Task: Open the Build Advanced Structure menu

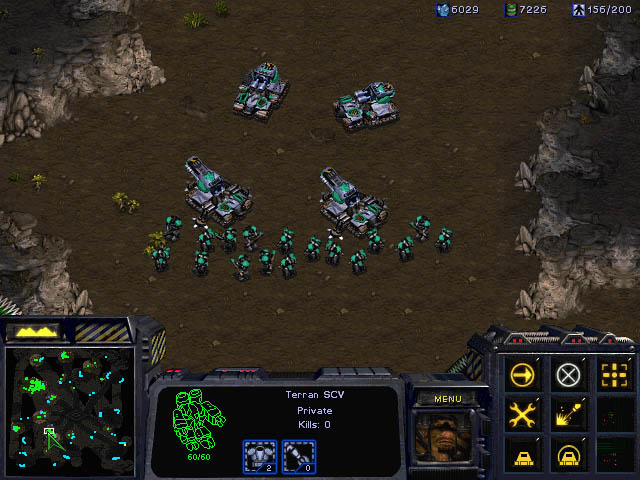Action: [x=568, y=453]
